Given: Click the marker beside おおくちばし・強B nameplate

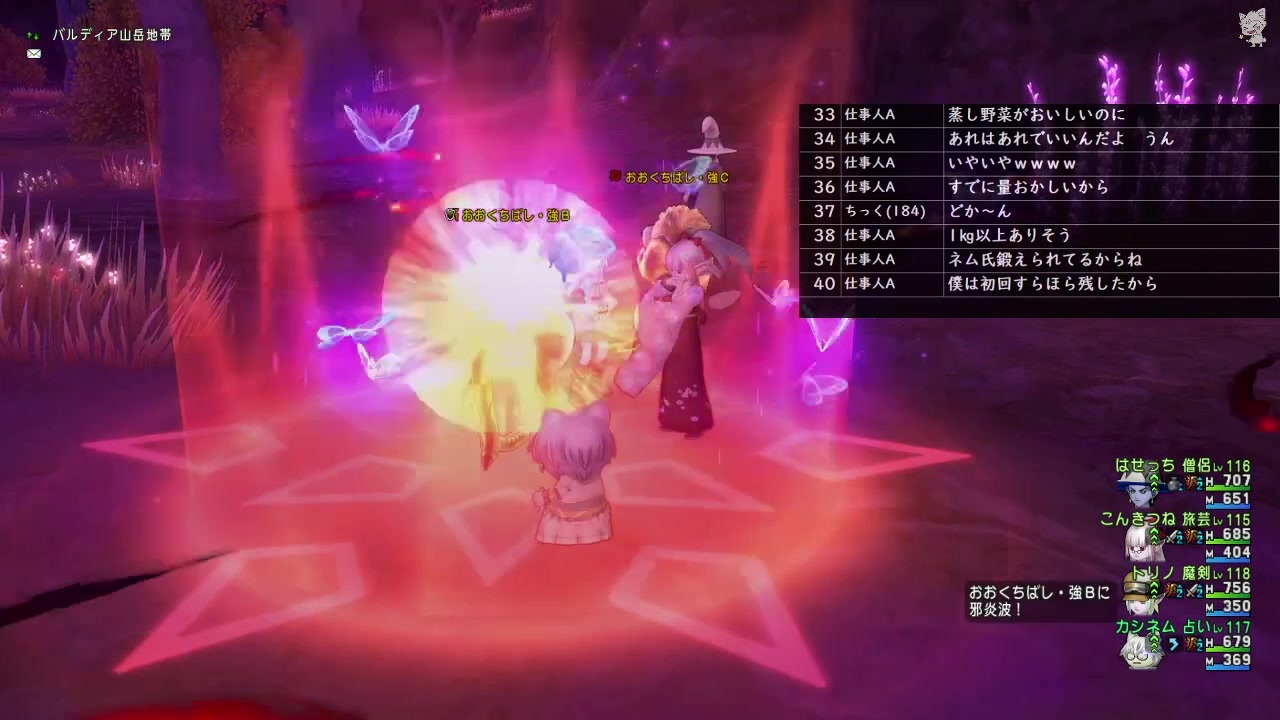Looking at the screenshot, I should 449,214.
